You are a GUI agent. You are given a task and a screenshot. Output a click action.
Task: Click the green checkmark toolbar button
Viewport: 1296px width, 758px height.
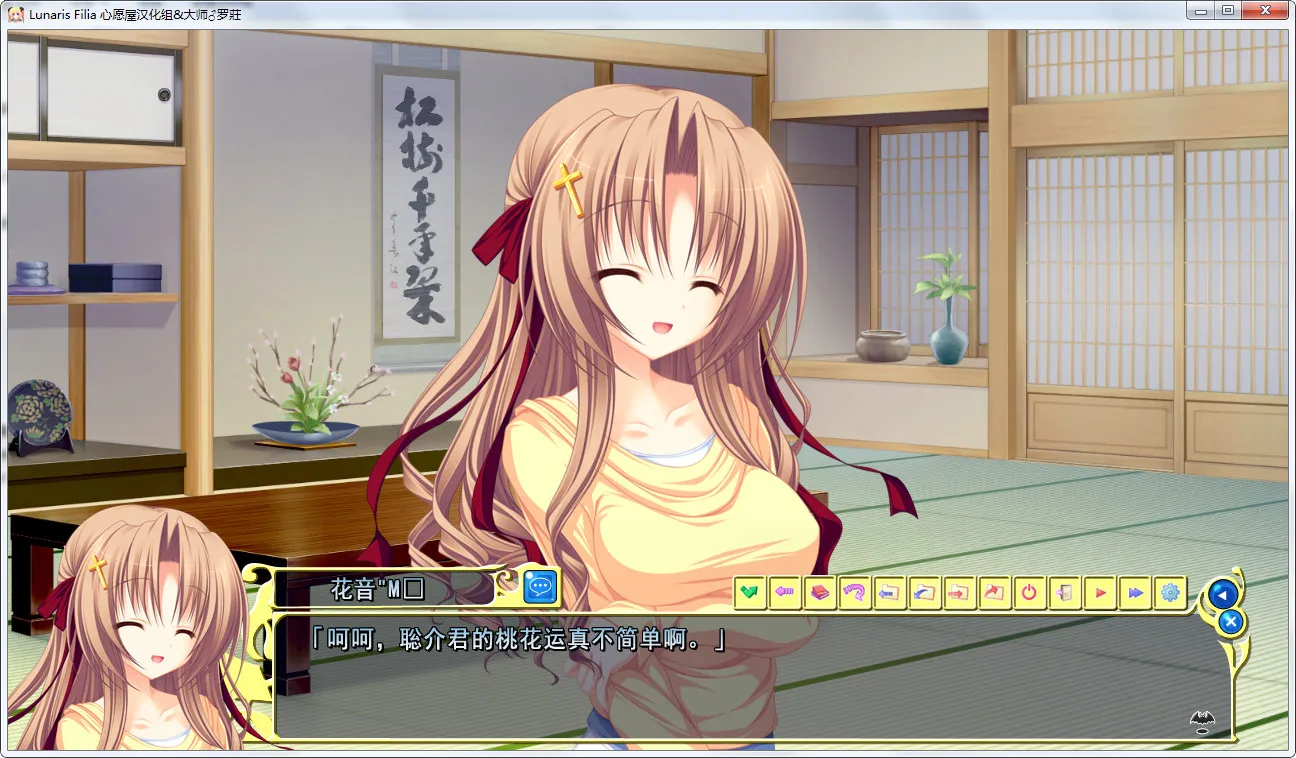pyautogui.click(x=750, y=593)
